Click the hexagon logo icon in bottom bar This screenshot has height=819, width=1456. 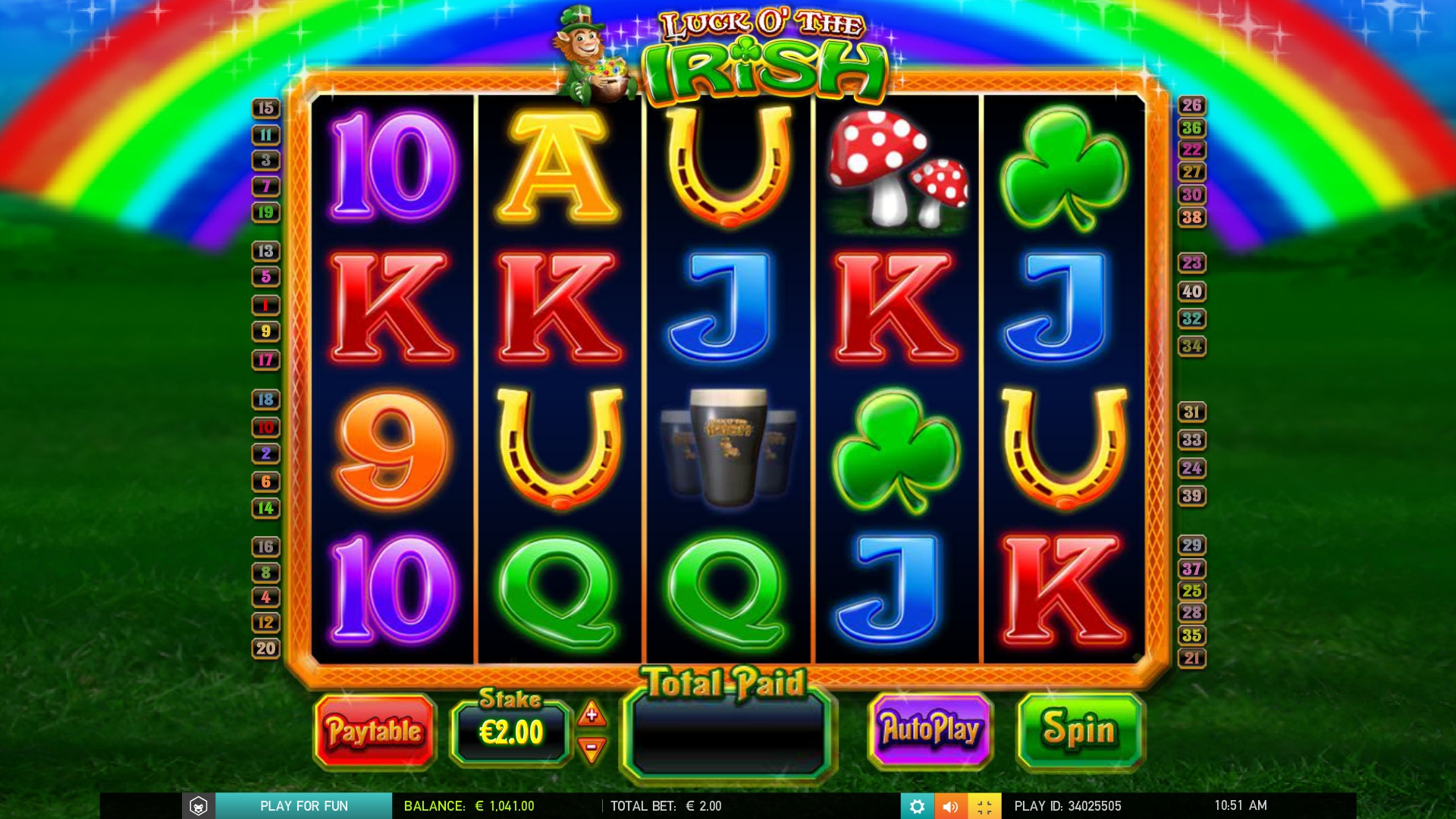pos(199,806)
